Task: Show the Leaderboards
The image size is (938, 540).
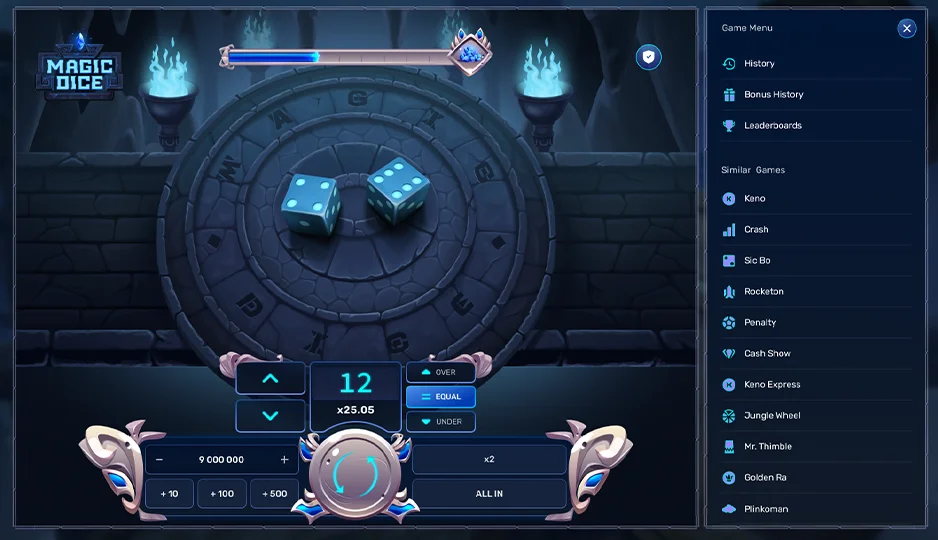Action: [772, 126]
